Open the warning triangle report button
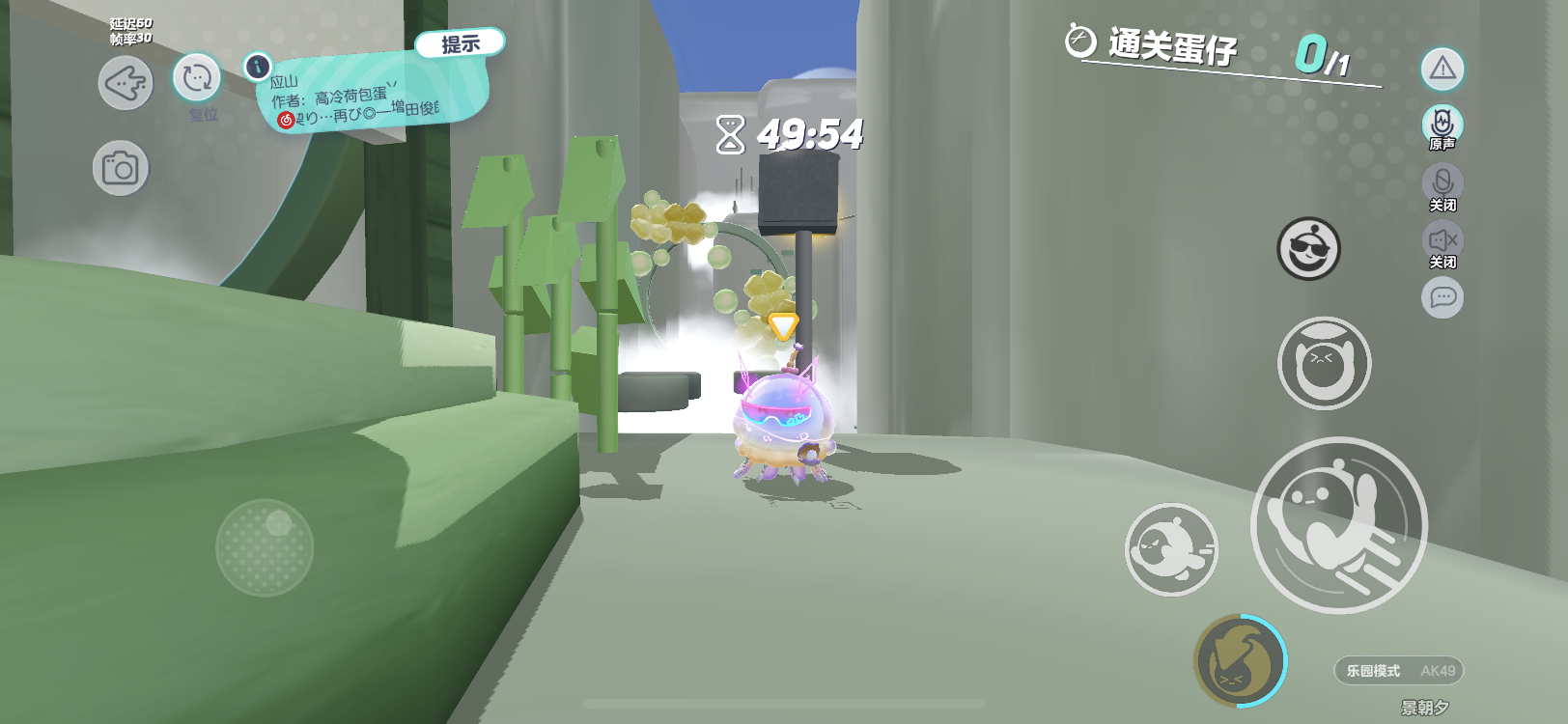Viewport: 1568px width, 724px height. tap(1442, 69)
